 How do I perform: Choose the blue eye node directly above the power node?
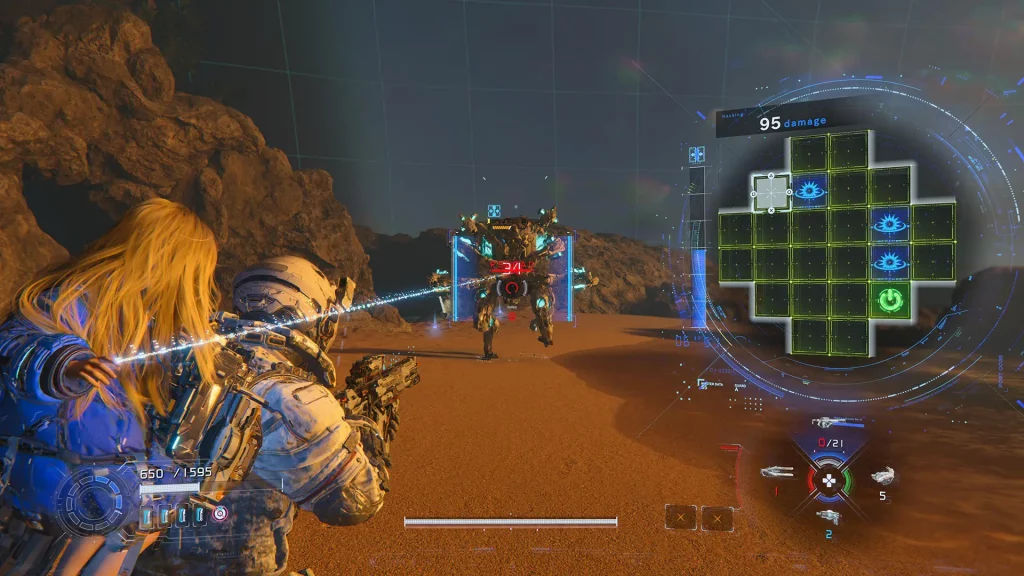[889, 262]
